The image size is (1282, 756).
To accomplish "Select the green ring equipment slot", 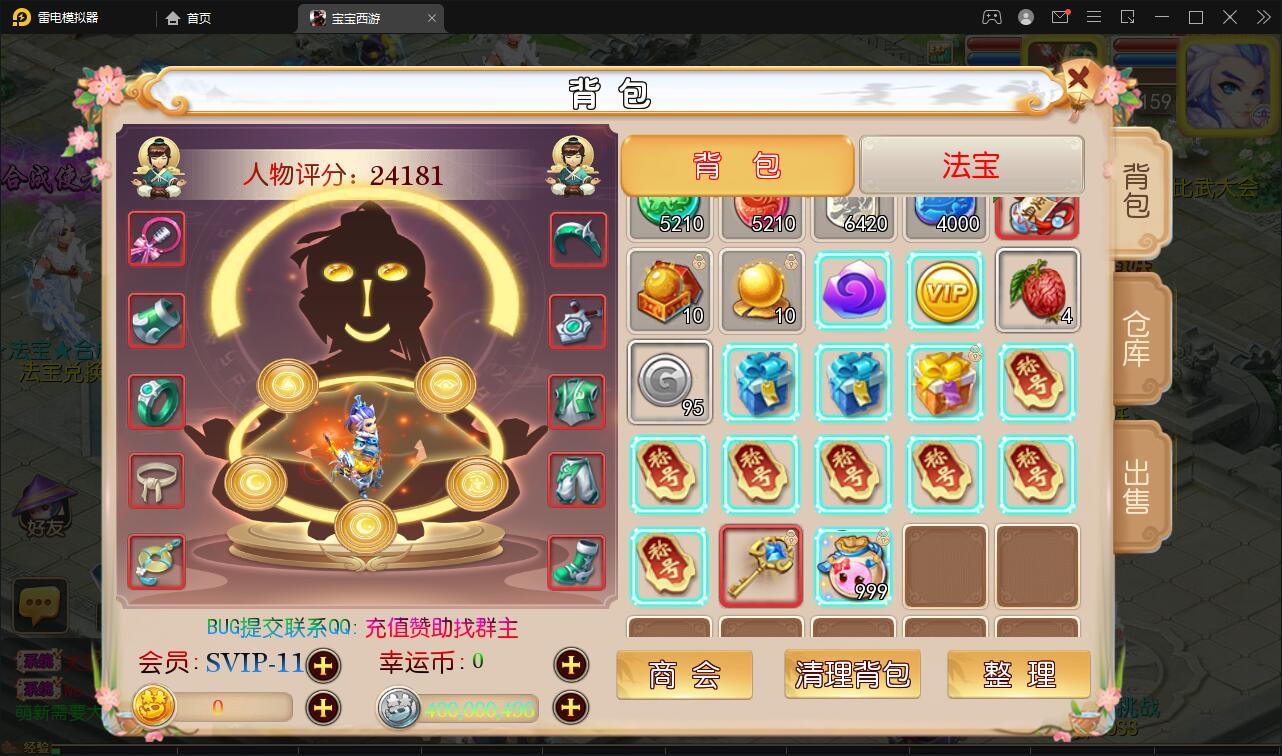I will 156,402.
